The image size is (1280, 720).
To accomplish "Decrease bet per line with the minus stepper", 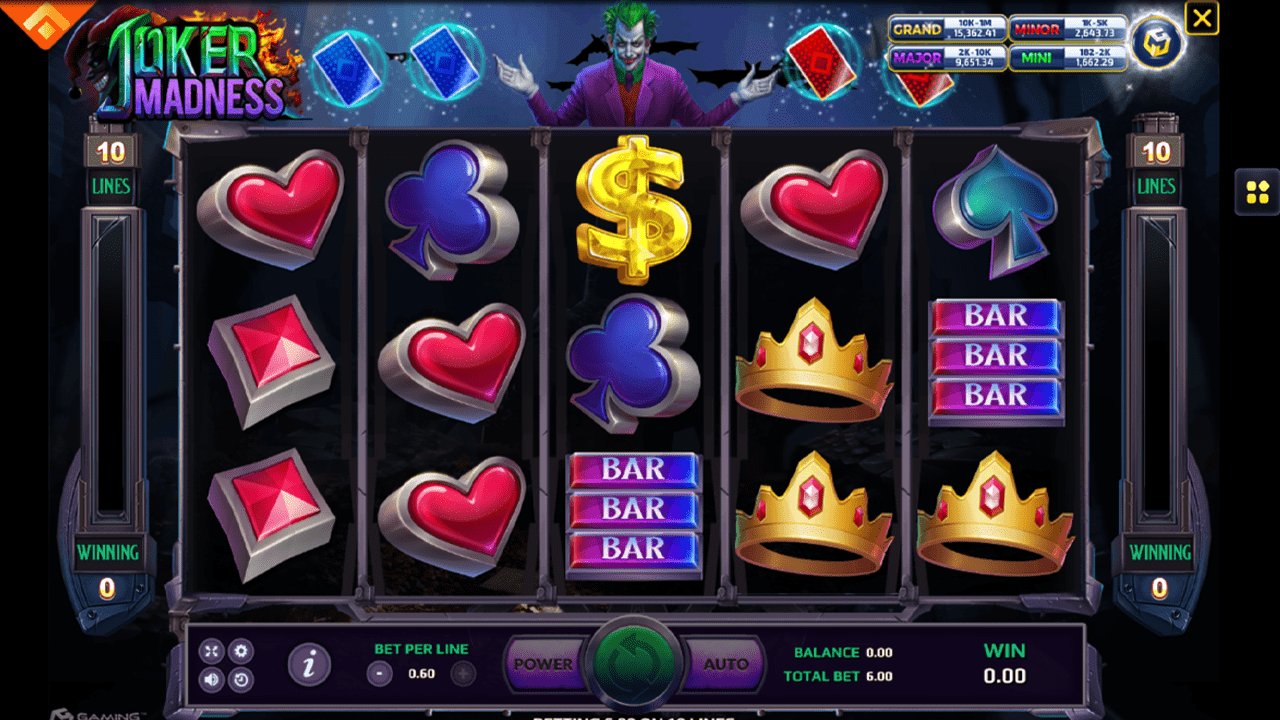I will (378, 673).
